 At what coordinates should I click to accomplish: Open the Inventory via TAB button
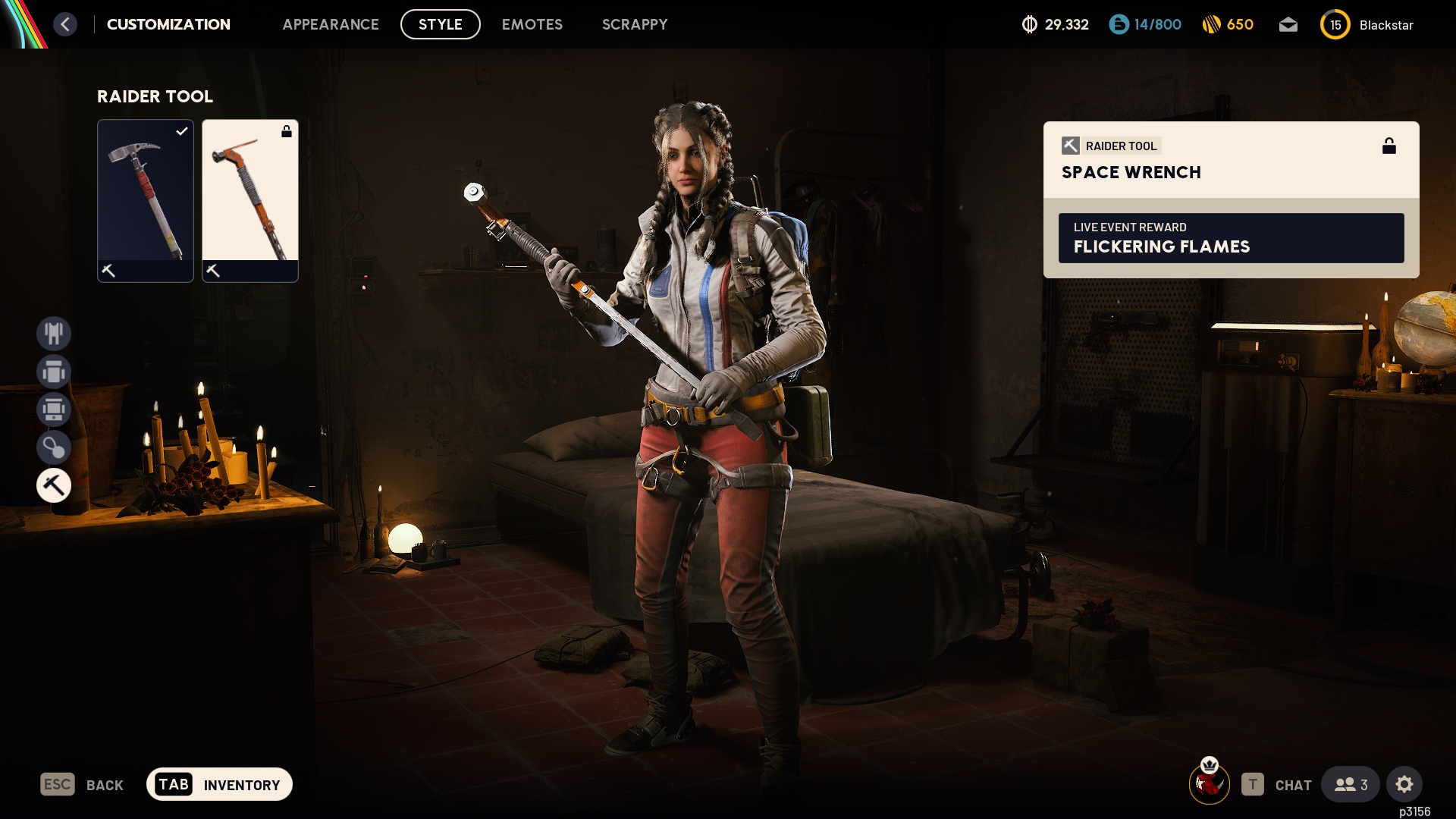[218, 785]
